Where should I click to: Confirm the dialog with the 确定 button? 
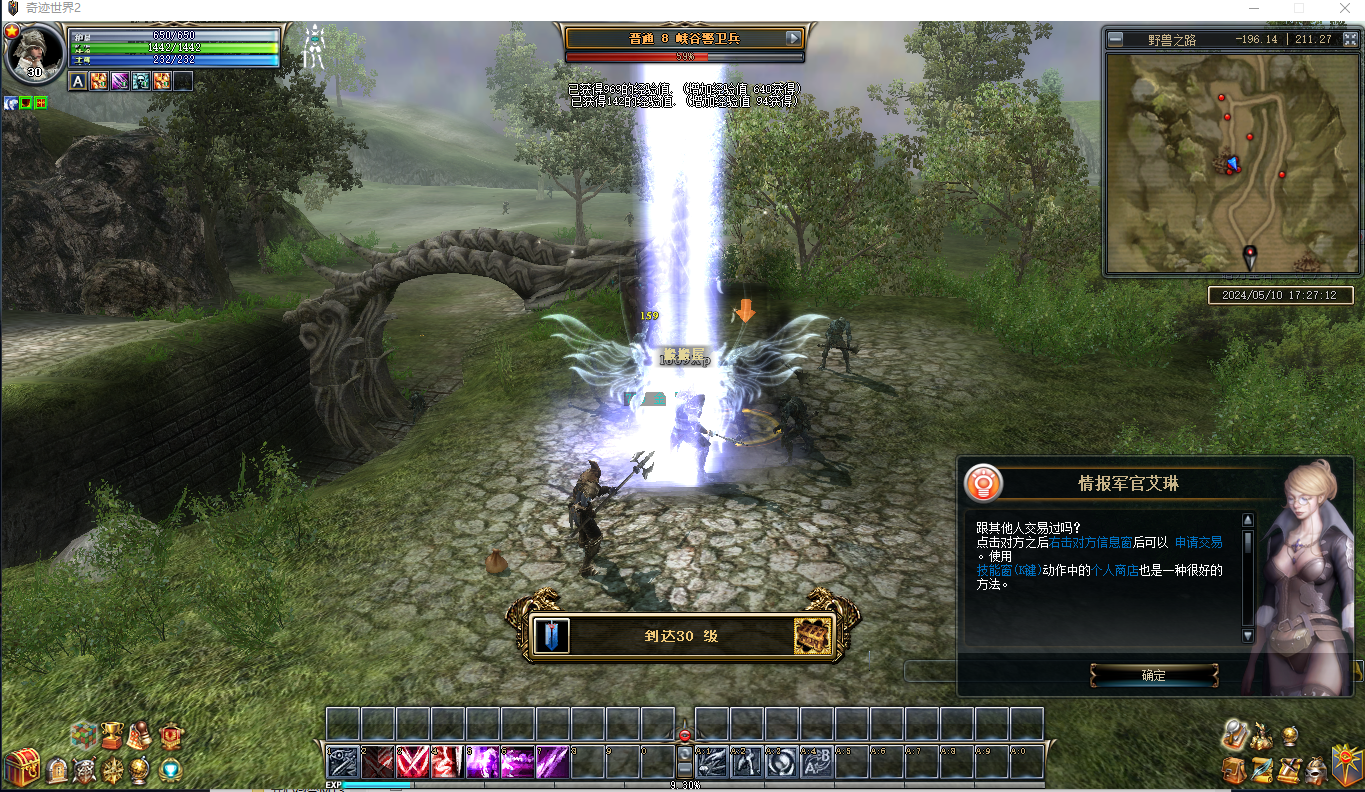point(1153,675)
